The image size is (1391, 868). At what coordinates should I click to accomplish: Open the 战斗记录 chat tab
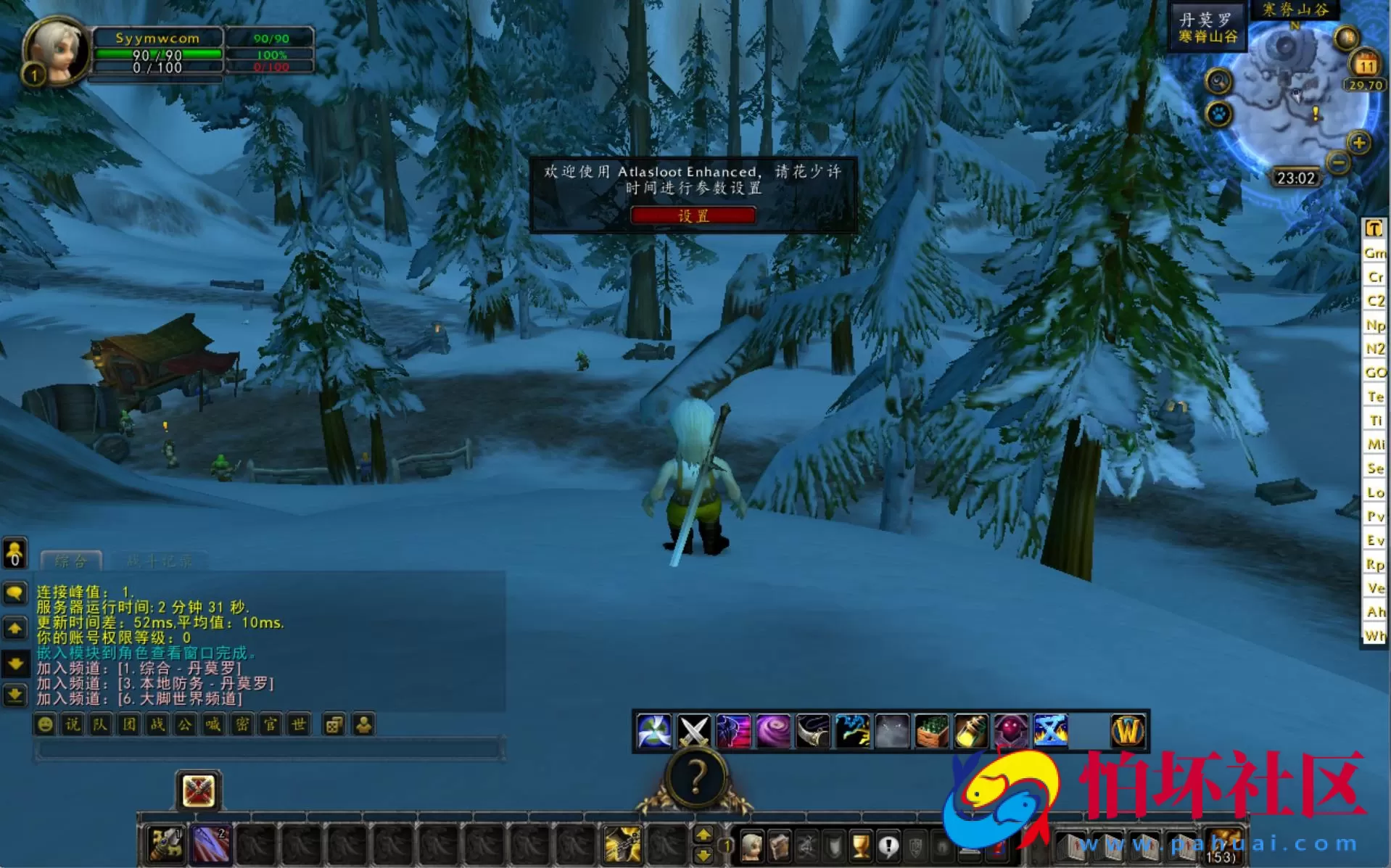tap(161, 561)
